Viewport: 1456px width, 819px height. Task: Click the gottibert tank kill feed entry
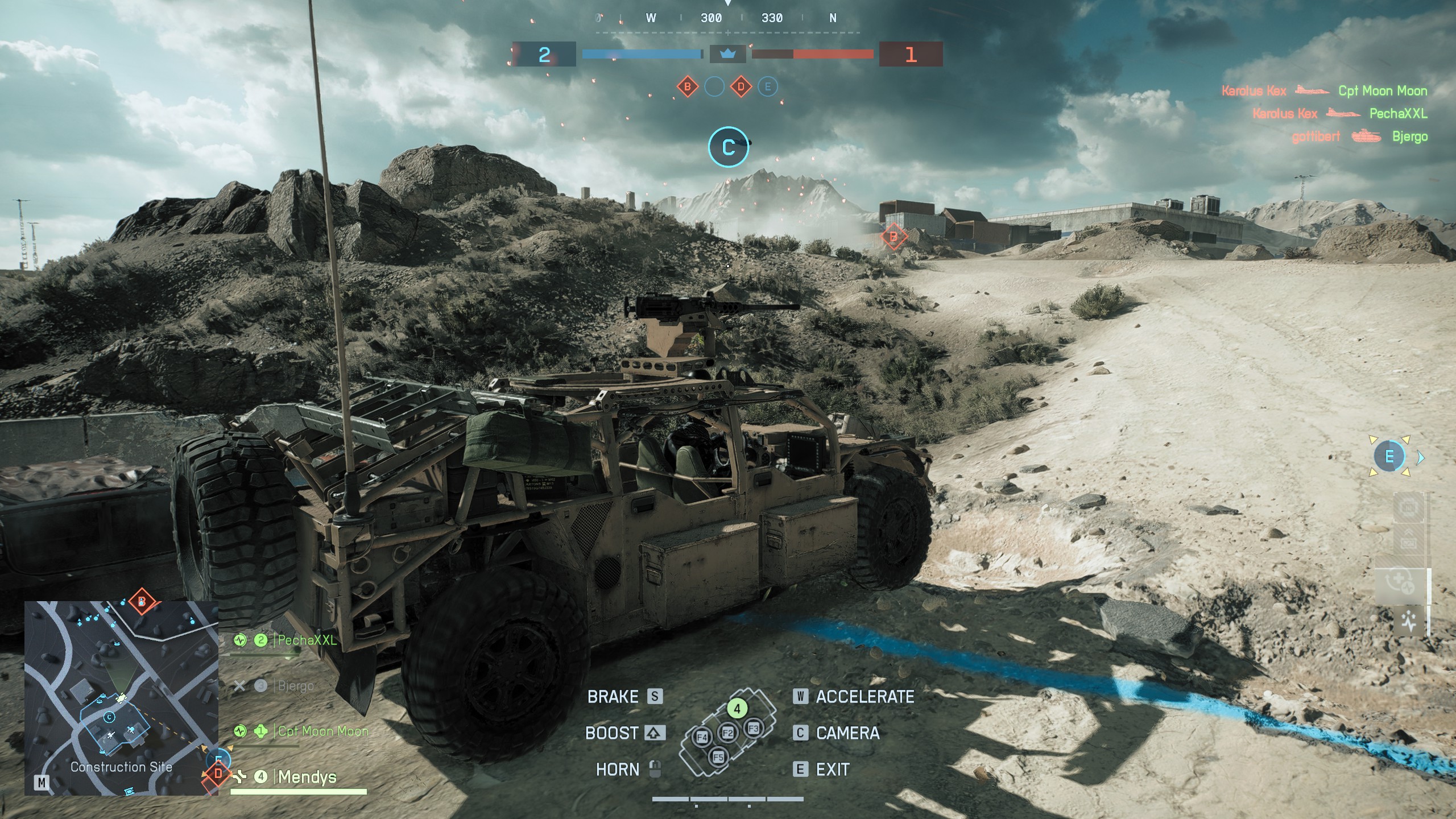click(x=1359, y=136)
